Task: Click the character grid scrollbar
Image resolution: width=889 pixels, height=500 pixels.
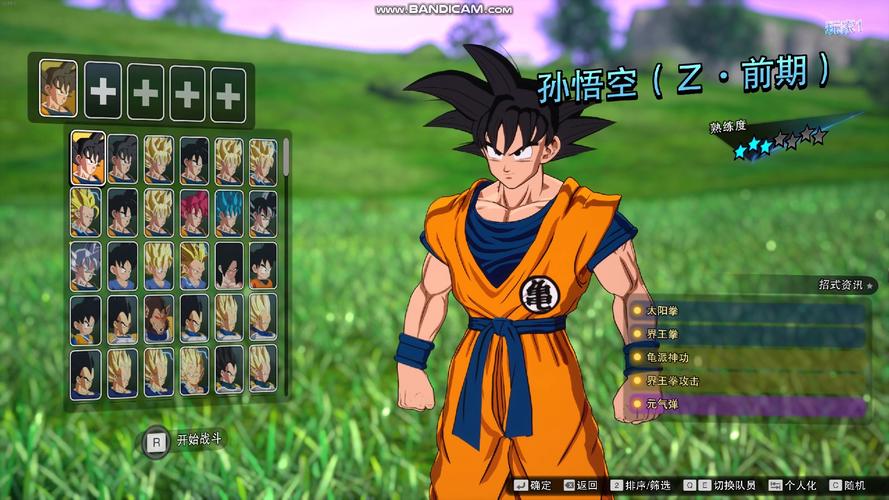Action: click(x=286, y=160)
